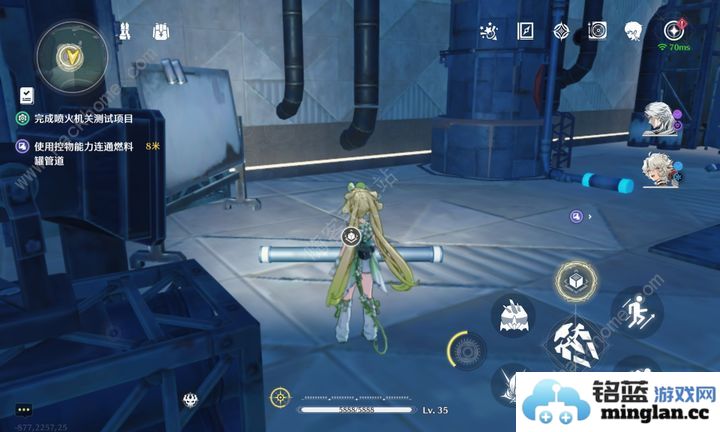
Task: Open the main menu icon with red alert
Action: [x=672, y=30]
